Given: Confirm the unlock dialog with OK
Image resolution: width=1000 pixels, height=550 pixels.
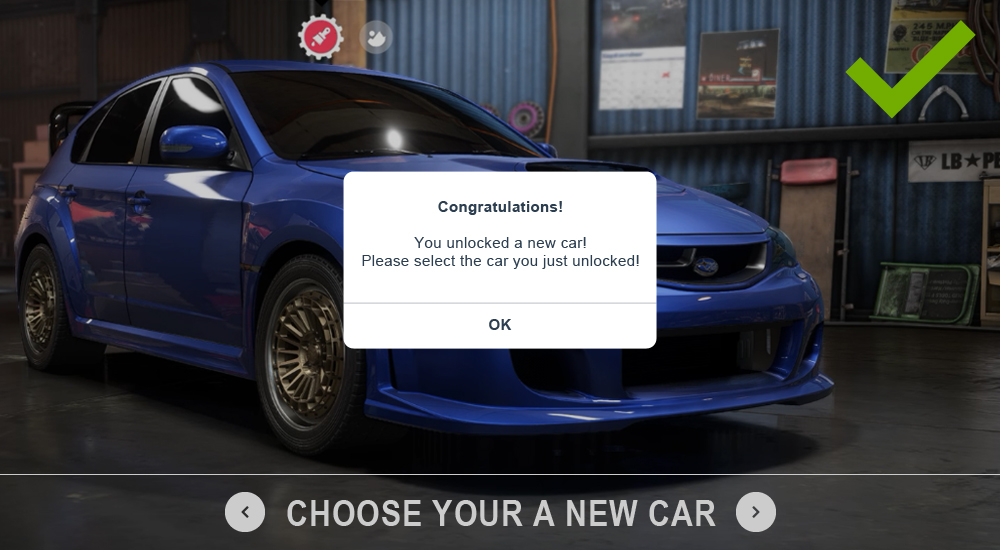Looking at the screenshot, I should click(500, 325).
